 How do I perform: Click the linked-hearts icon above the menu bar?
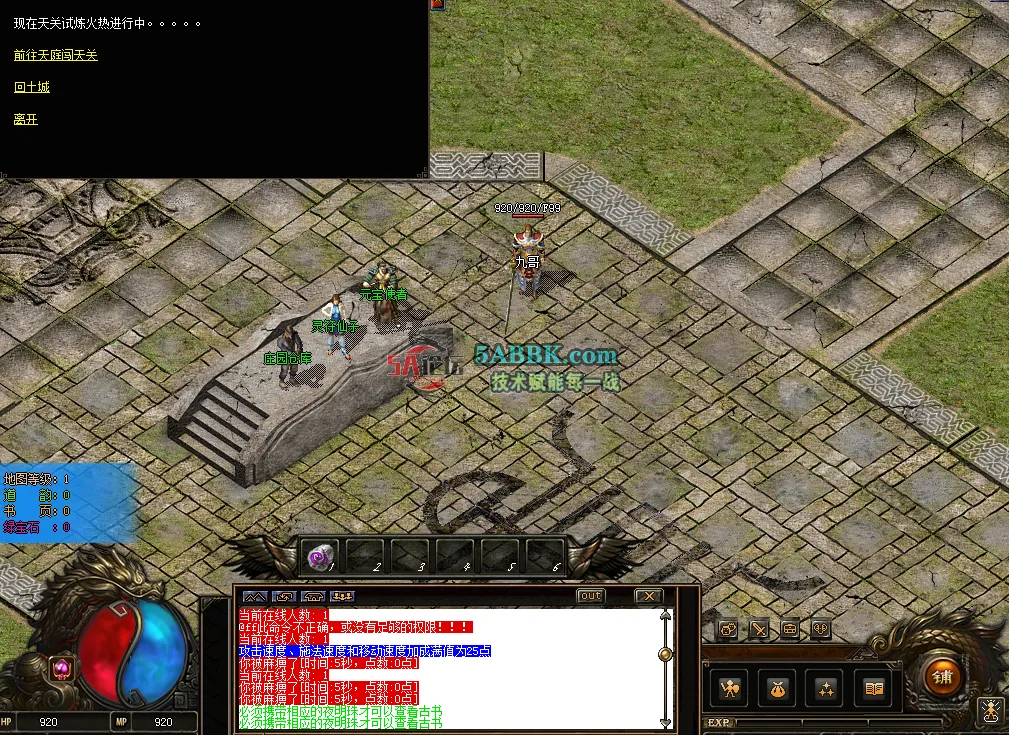(x=820, y=629)
